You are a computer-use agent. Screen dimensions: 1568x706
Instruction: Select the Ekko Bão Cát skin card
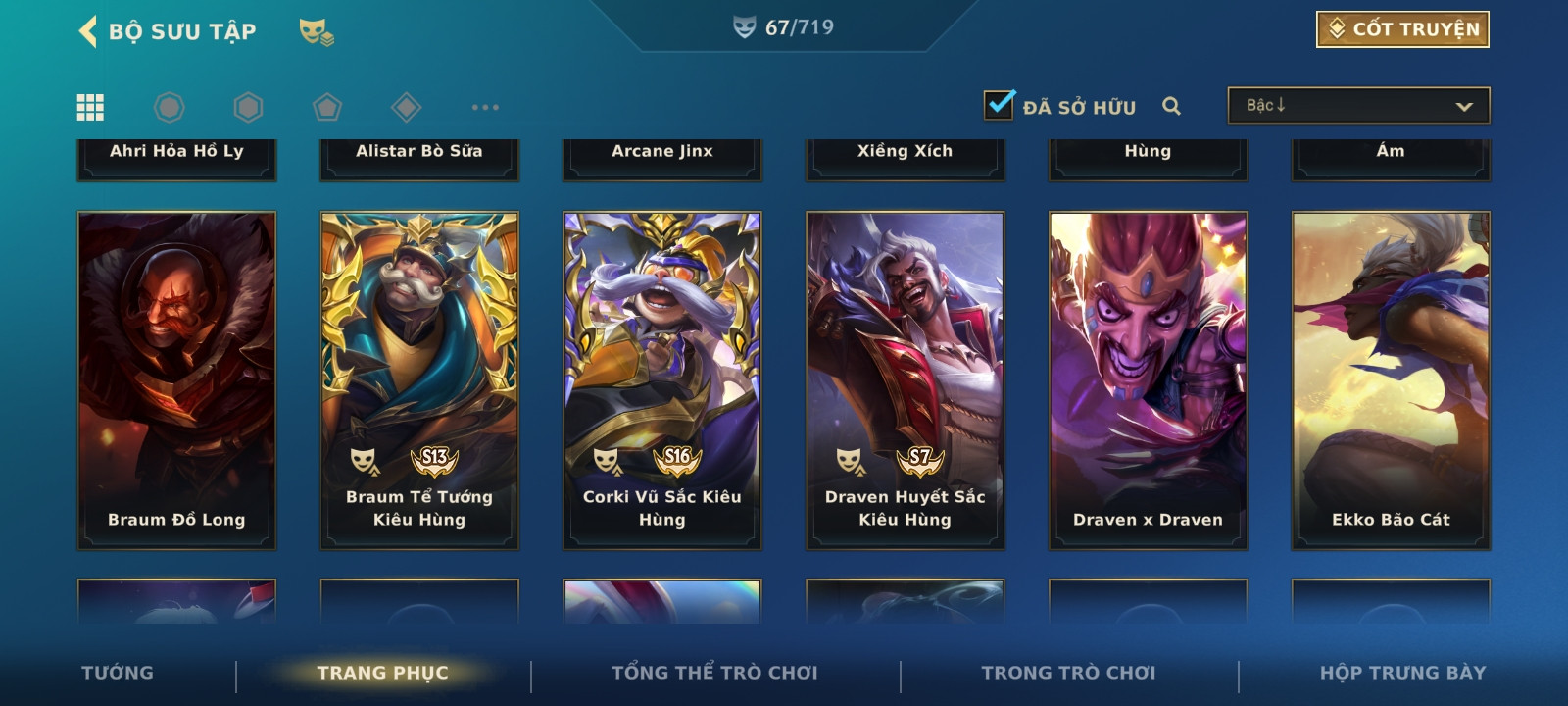pyautogui.click(x=1392, y=380)
